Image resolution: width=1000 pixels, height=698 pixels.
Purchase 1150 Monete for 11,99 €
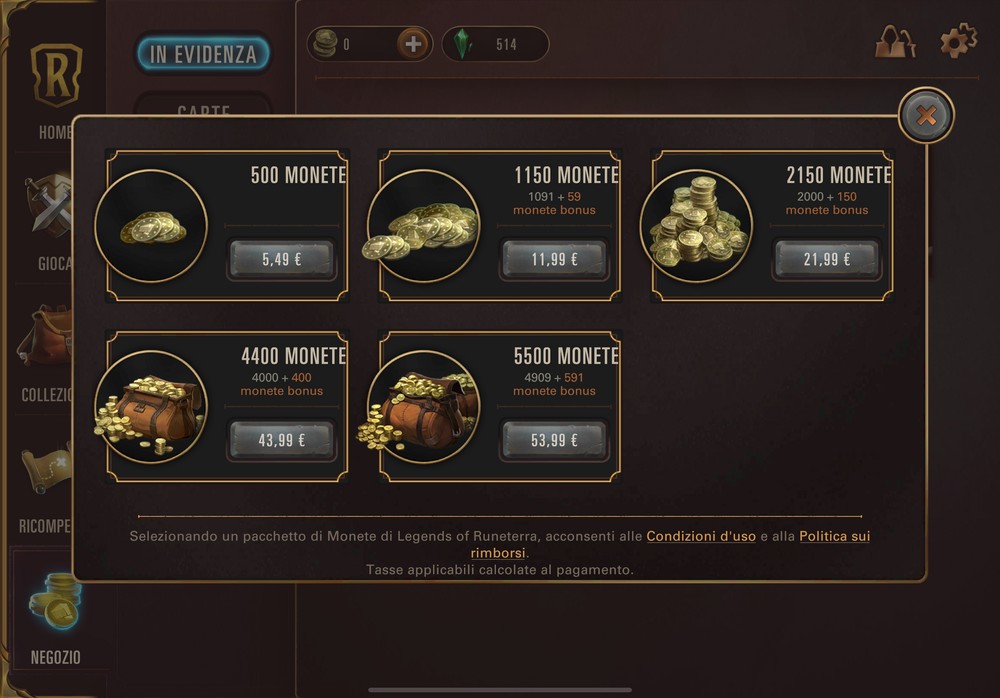[554, 259]
